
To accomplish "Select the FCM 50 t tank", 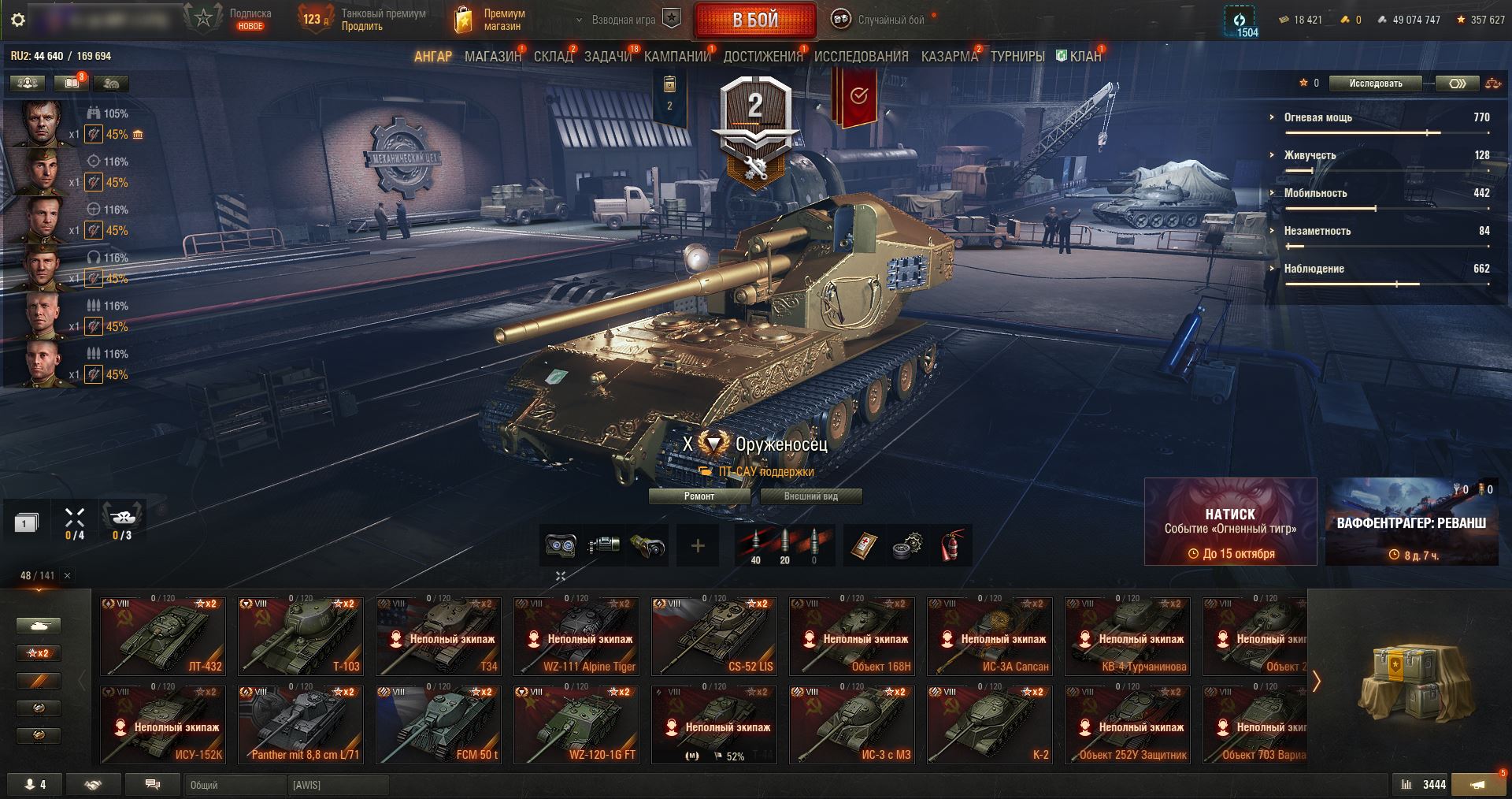I will tap(439, 724).
